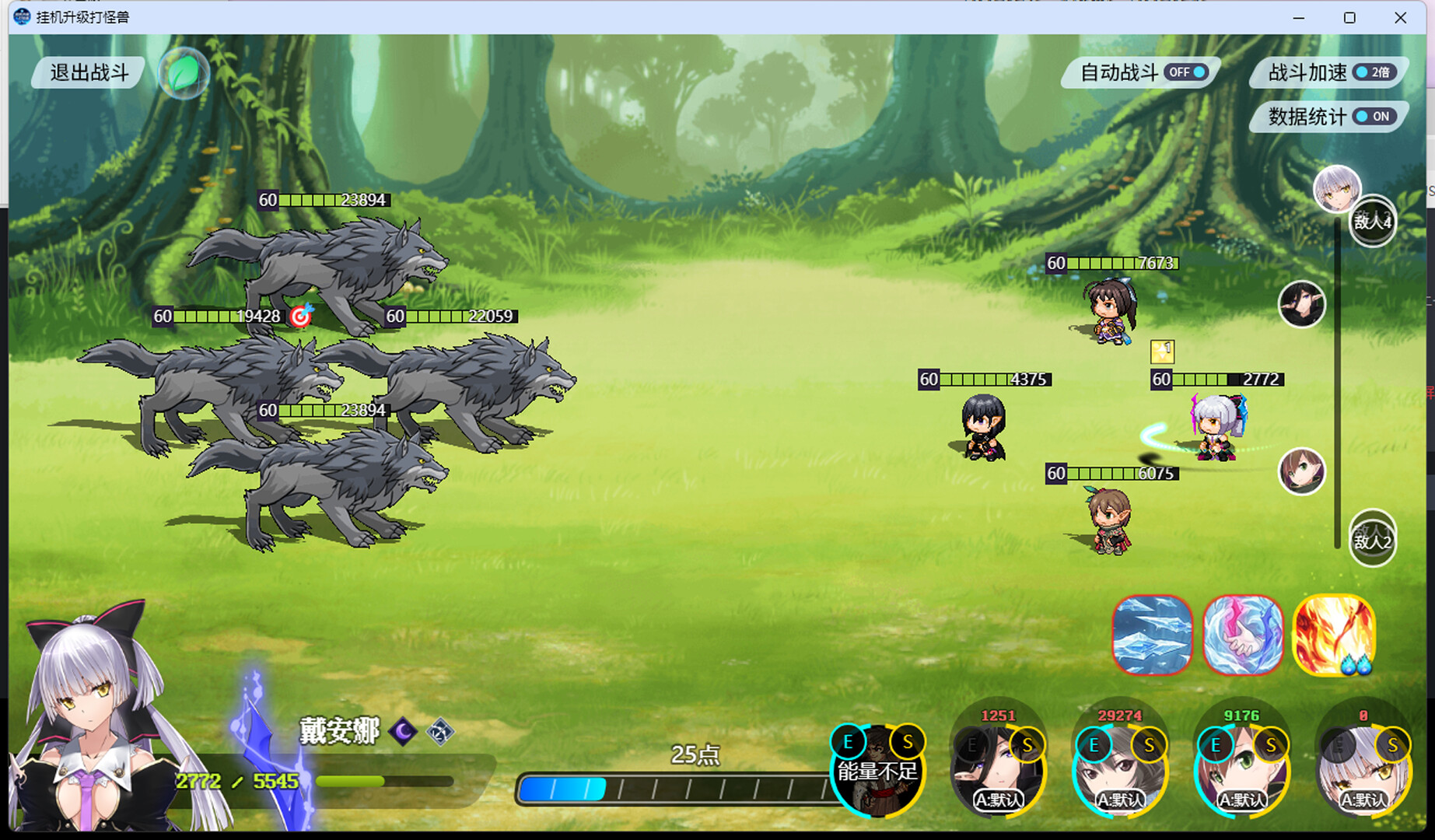The width and height of the screenshot is (1435, 840).
Task: Use the swirling hand skill icon
Action: [x=1242, y=635]
